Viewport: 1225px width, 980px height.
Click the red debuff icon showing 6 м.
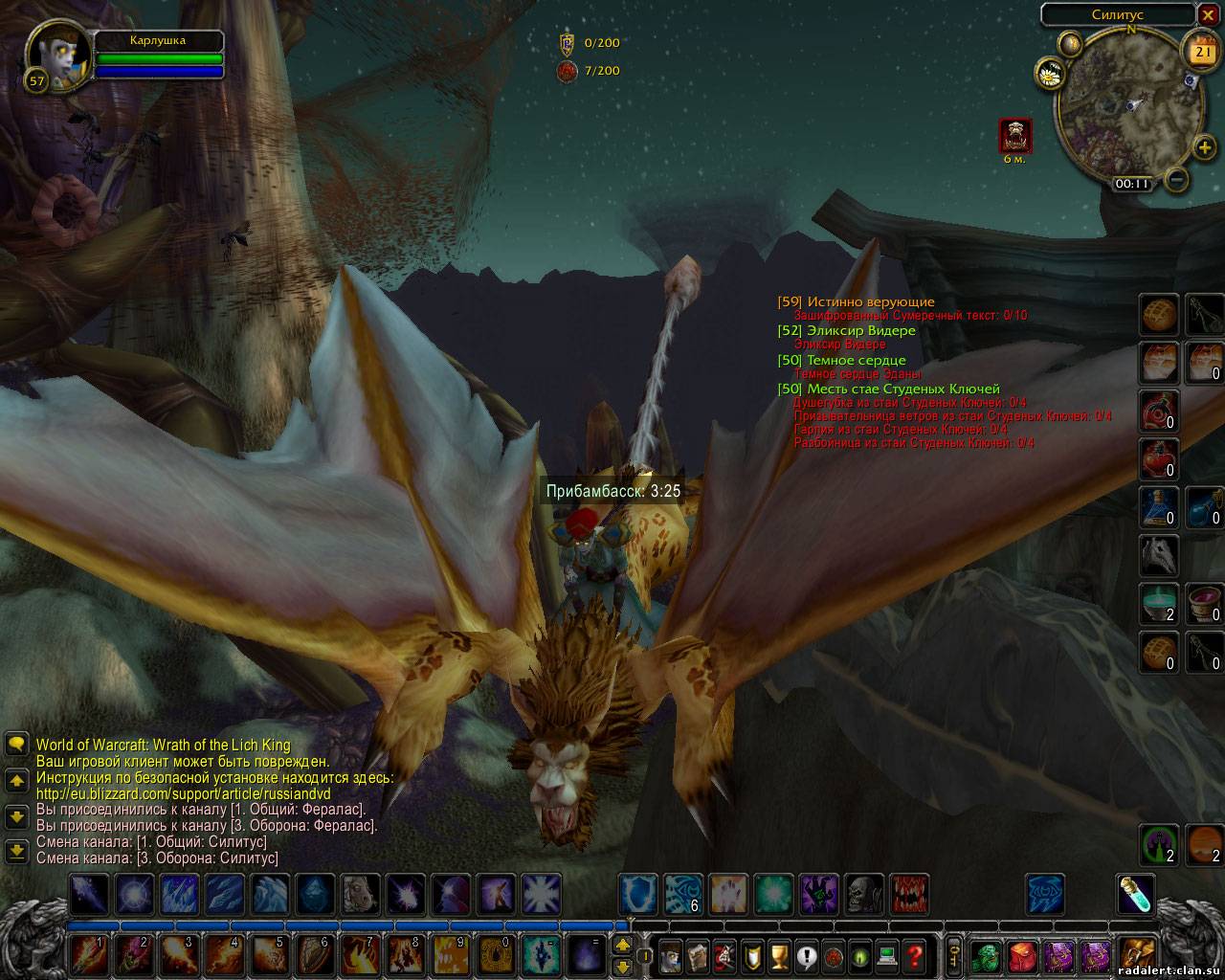click(1014, 135)
